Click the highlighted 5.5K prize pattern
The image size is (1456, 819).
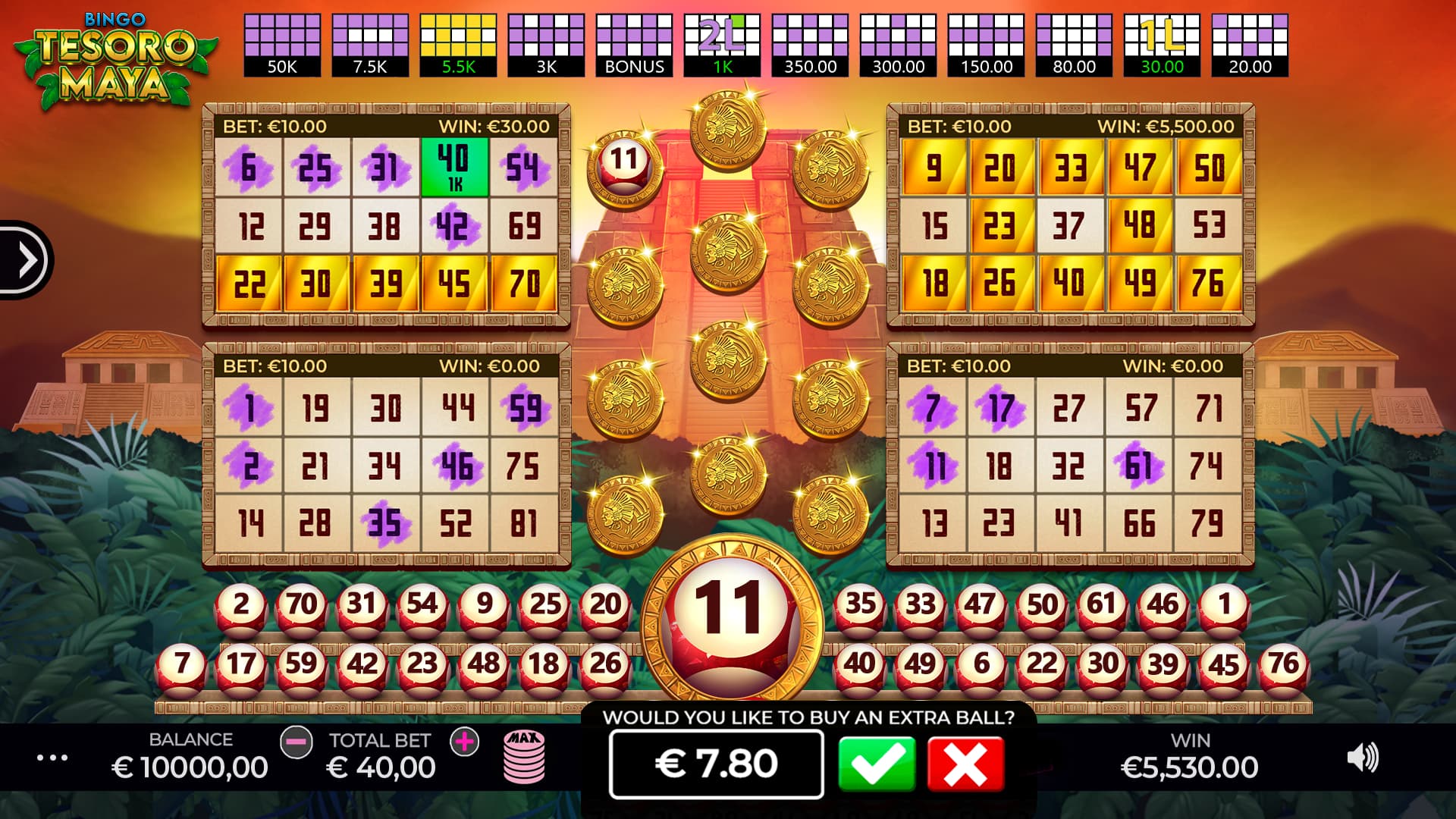click(457, 42)
